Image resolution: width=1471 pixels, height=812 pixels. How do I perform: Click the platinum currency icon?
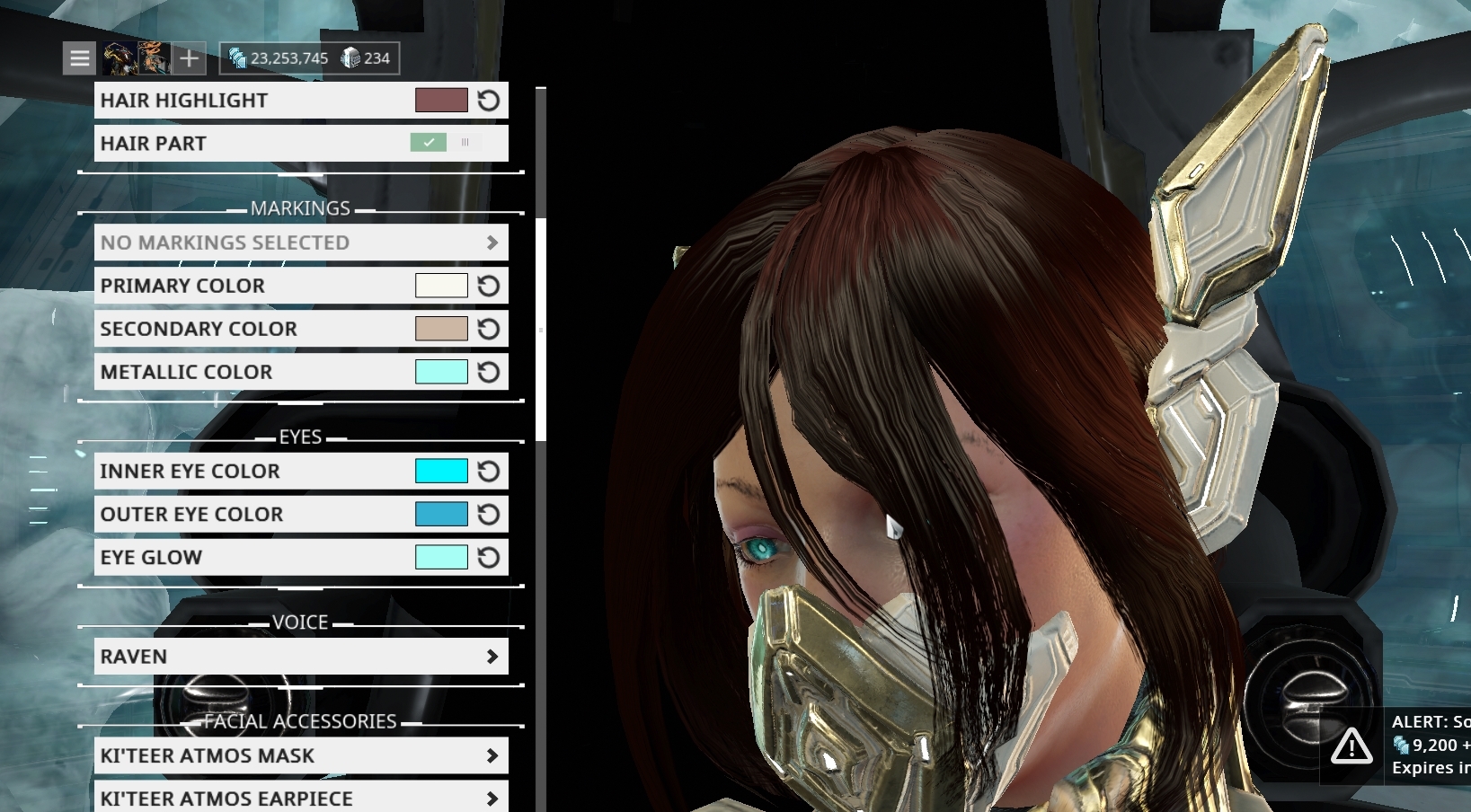coord(350,57)
